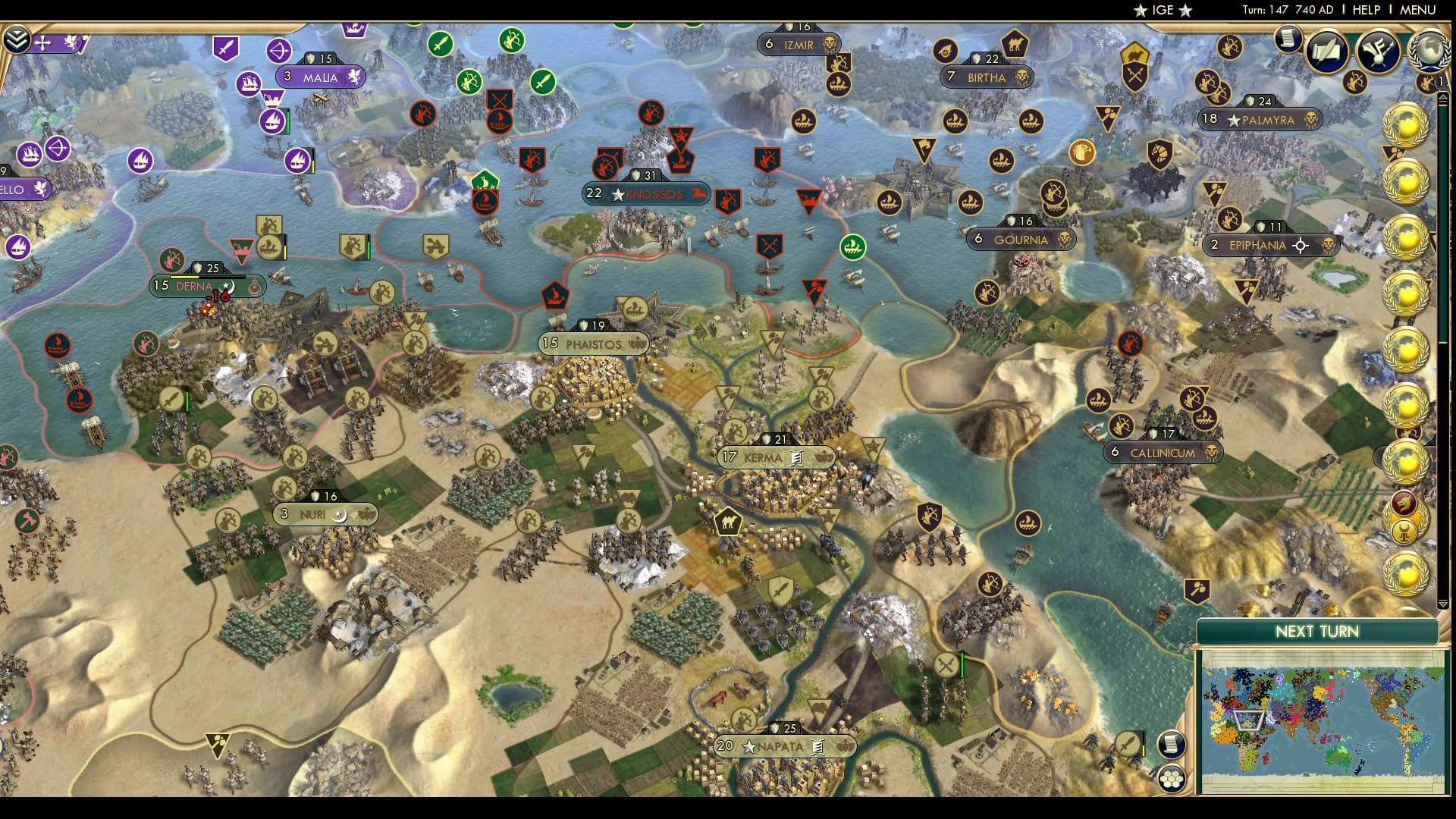The height and width of the screenshot is (819, 1456).
Task: Expand the scrollbar up arrow on right edge
Action: pyautogui.click(x=1443, y=97)
